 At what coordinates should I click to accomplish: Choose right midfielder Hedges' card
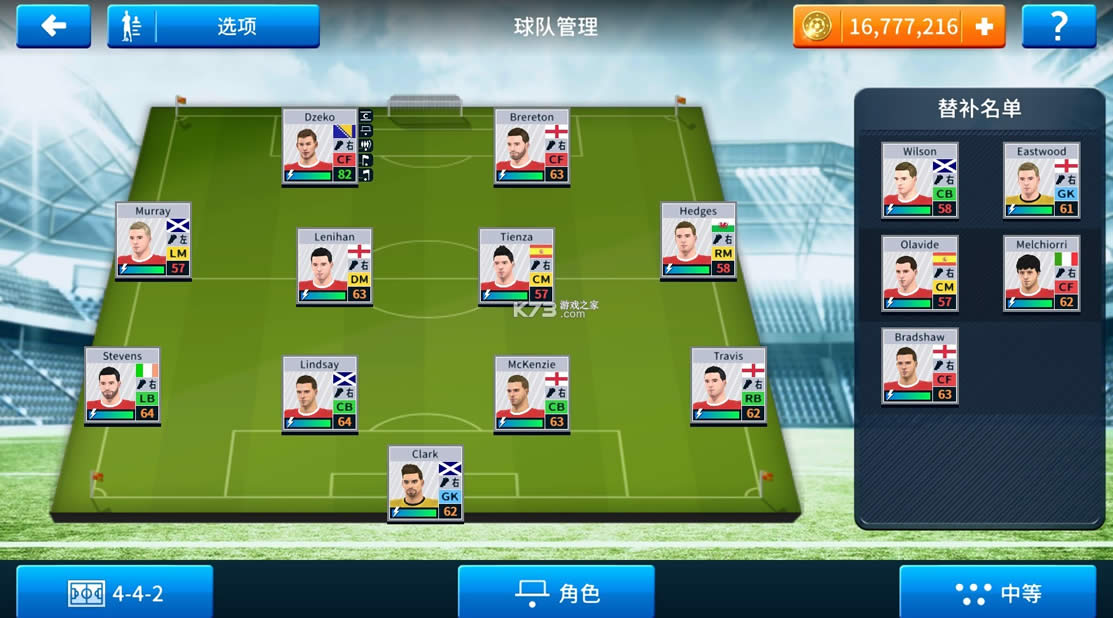tap(698, 241)
